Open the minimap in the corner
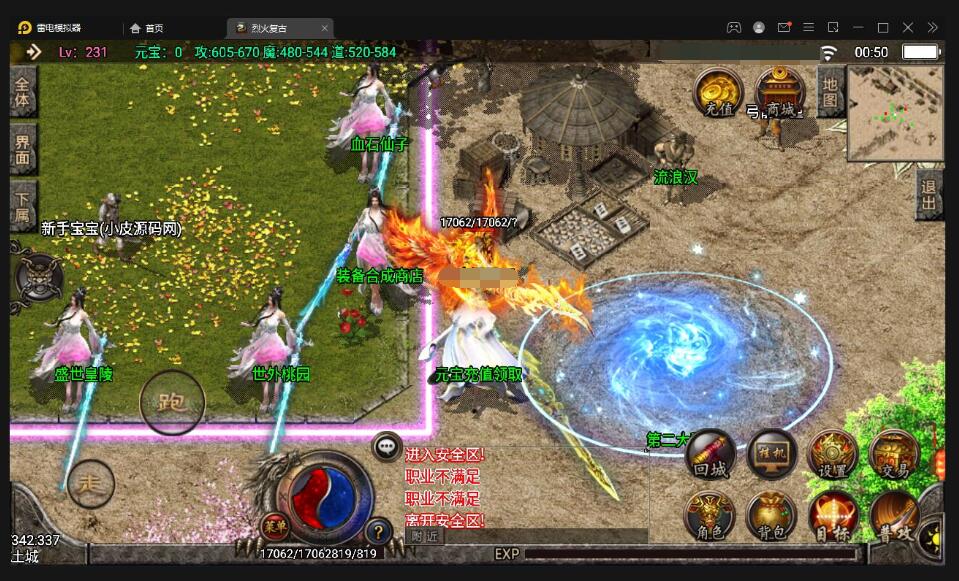This screenshot has height=581, width=959. pyautogui.click(x=895, y=112)
